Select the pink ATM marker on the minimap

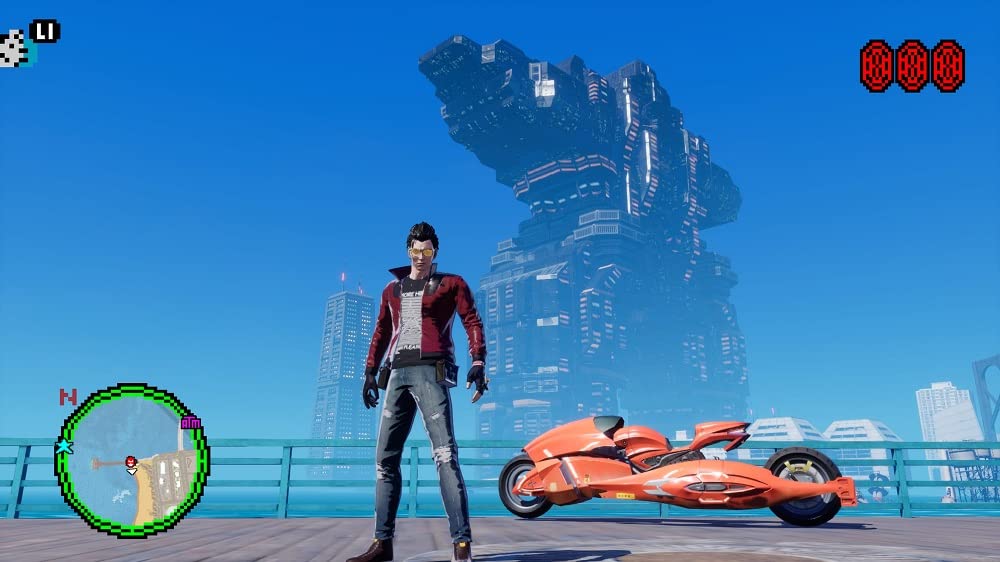tap(190, 422)
